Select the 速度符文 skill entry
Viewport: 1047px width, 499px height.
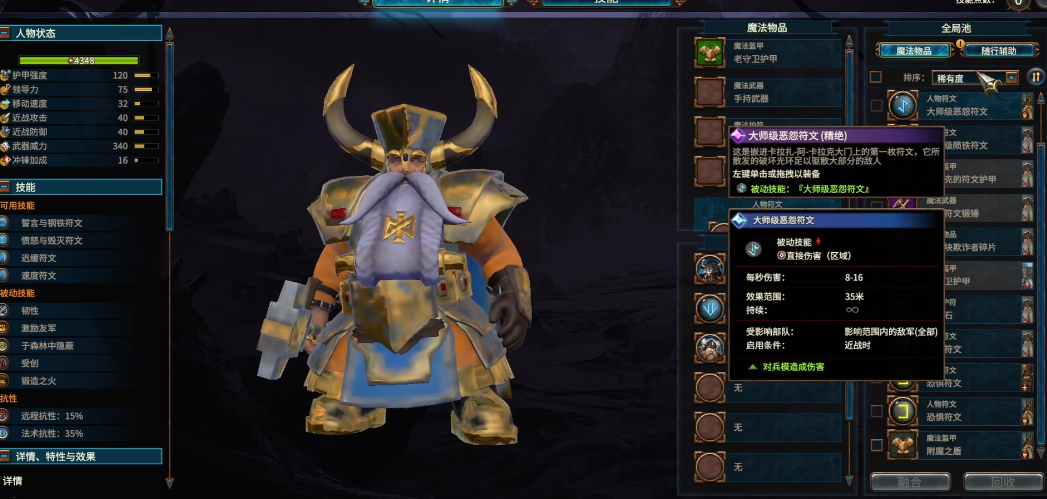coord(39,275)
